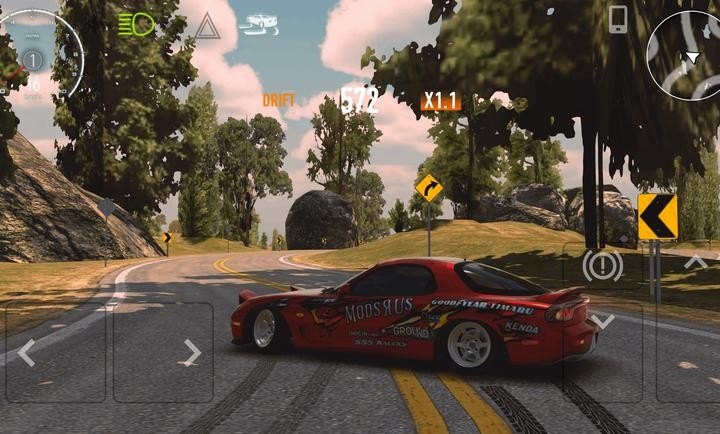This screenshot has height=434, width=720.
Task: Toggle the green headlights icon
Action: click(x=136, y=25)
